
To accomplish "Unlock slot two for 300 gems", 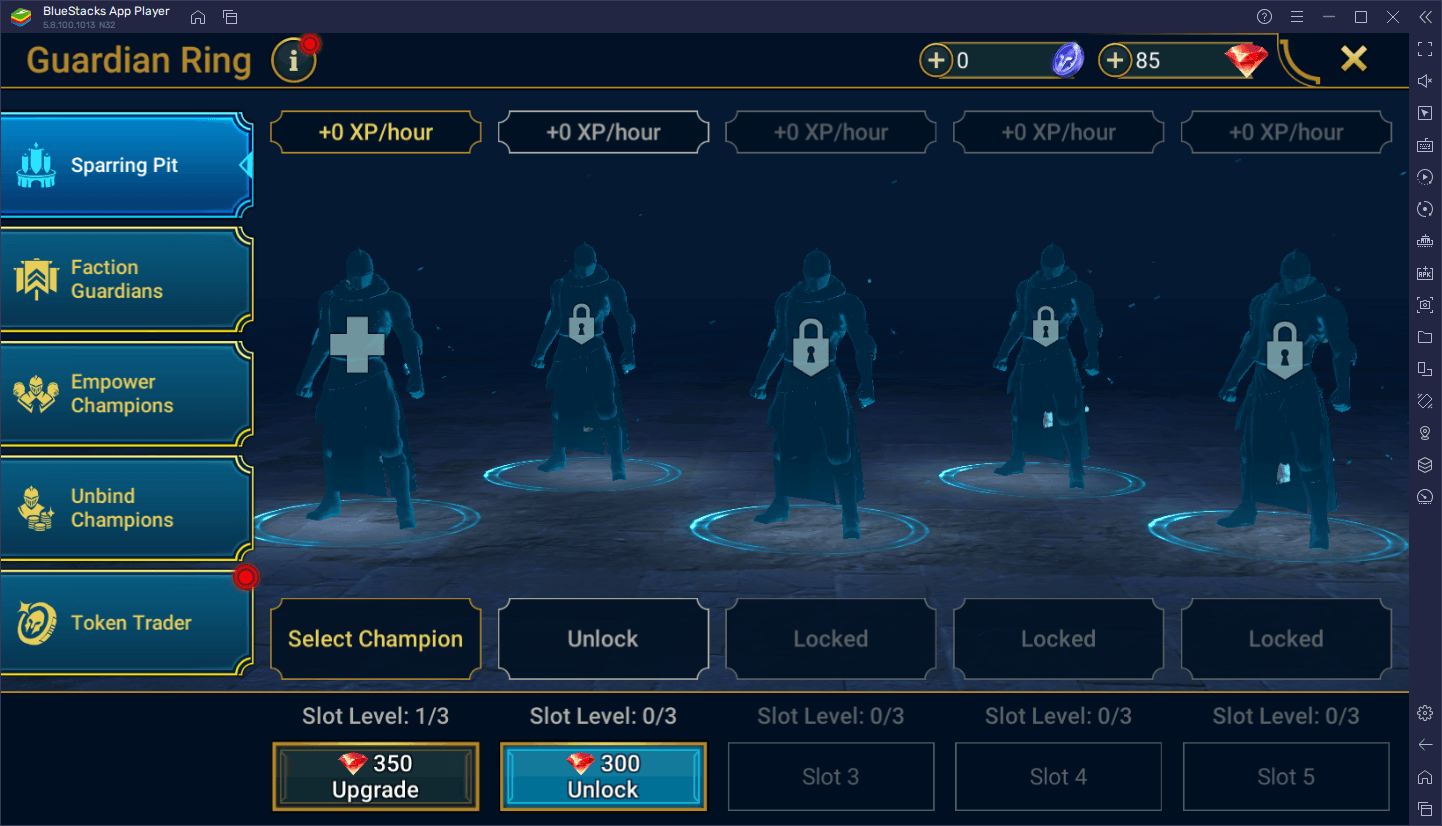I will (x=603, y=776).
